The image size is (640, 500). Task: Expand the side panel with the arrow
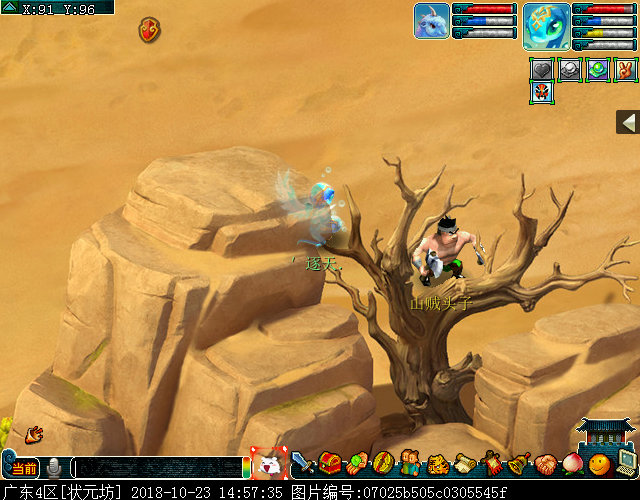(x=628, y=122)
